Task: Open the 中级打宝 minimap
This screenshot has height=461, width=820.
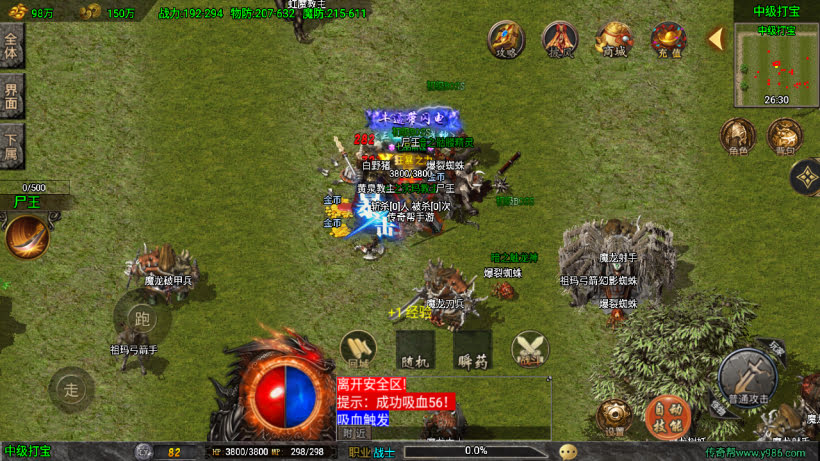Action: 776,65
